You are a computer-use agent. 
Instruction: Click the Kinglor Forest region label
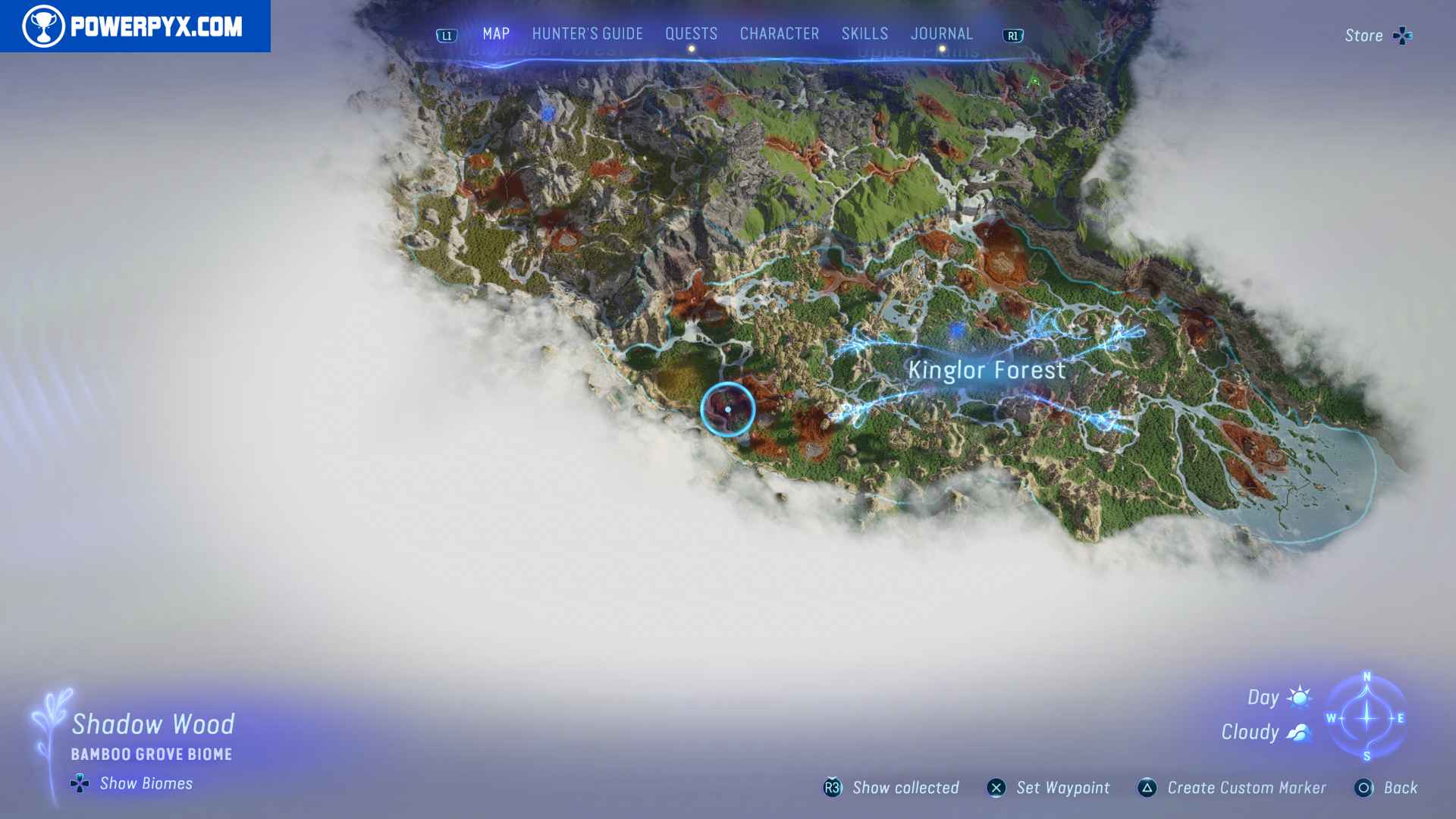[x=987, y=370]
